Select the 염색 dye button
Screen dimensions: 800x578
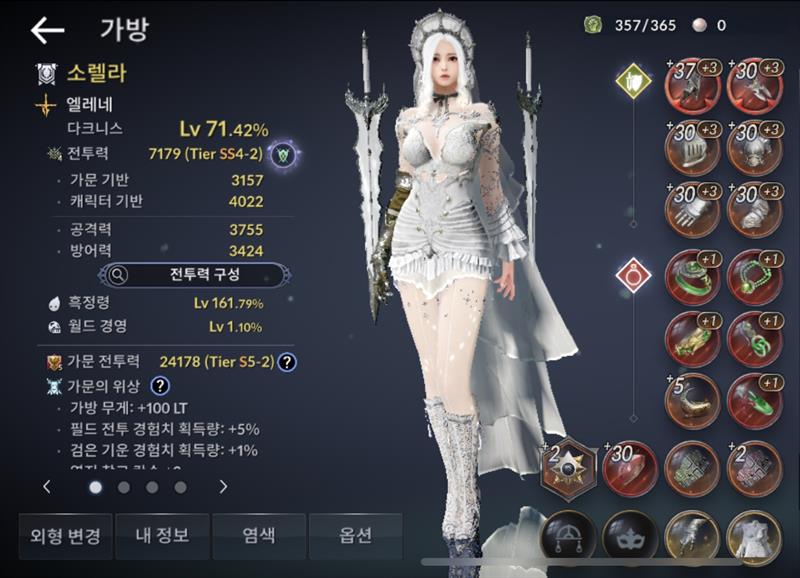[x=258, y=536]
